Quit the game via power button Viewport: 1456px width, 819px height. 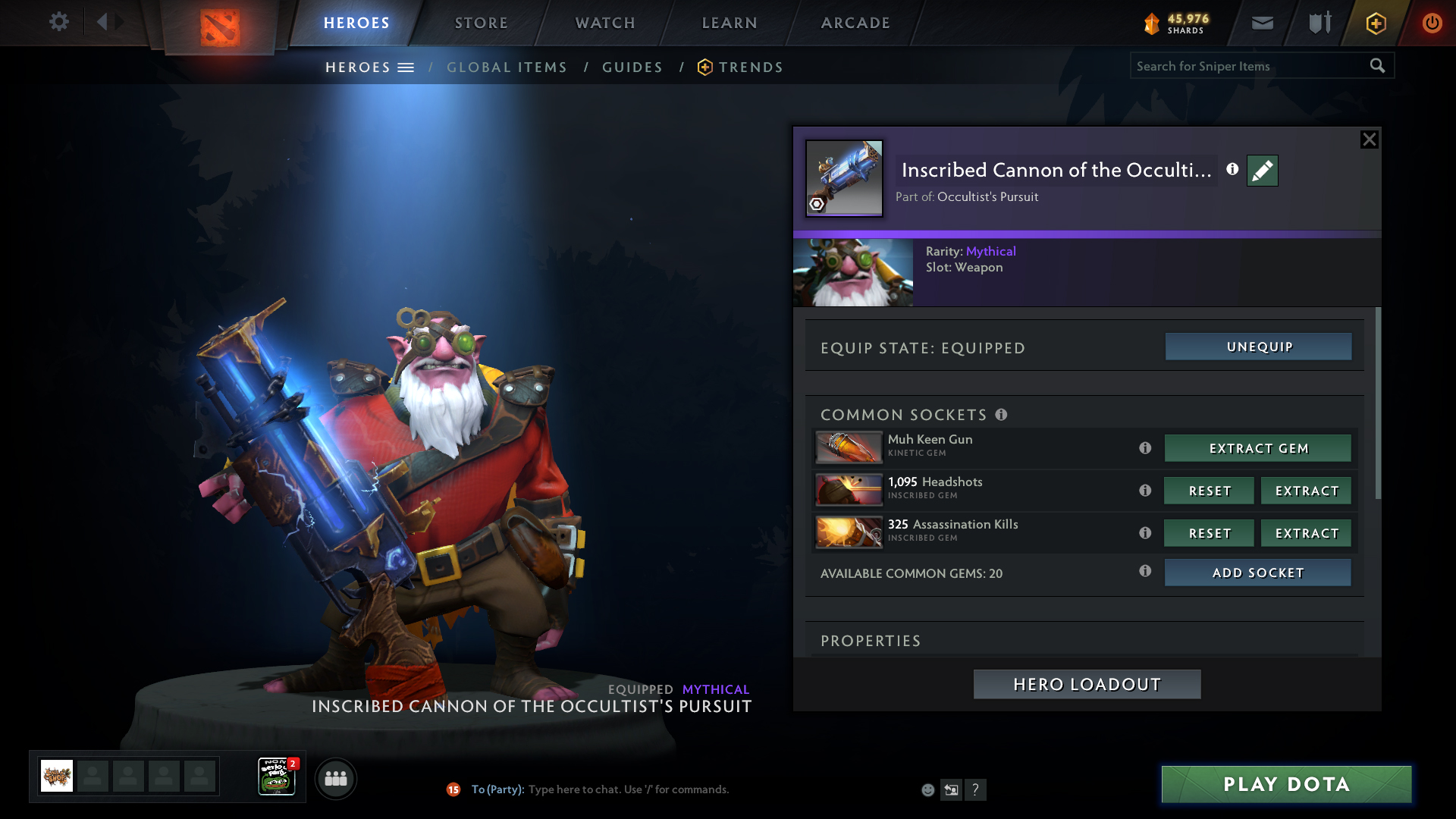point(1432,23)
